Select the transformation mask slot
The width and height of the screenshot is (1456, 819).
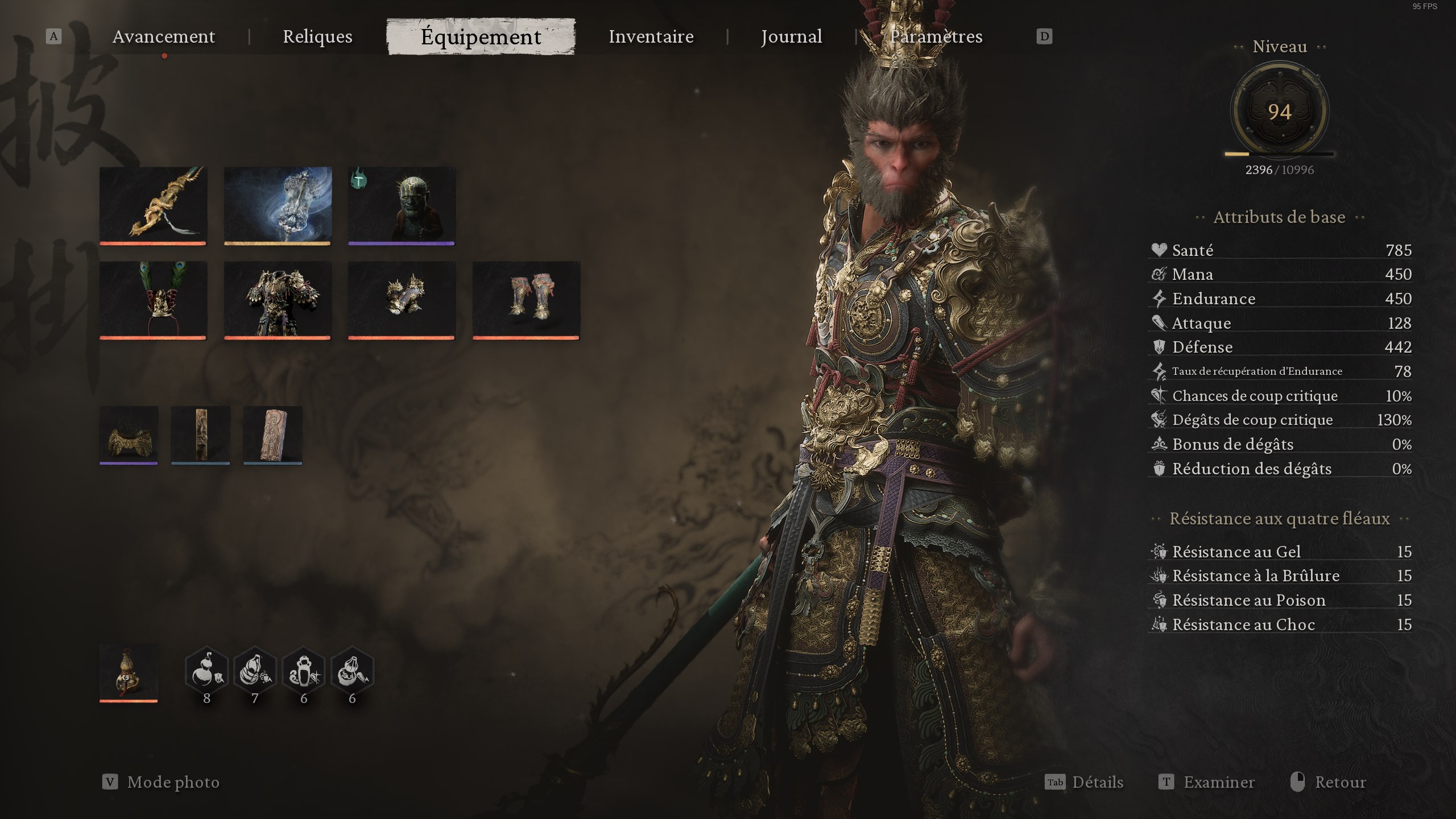tap(402, 206)
